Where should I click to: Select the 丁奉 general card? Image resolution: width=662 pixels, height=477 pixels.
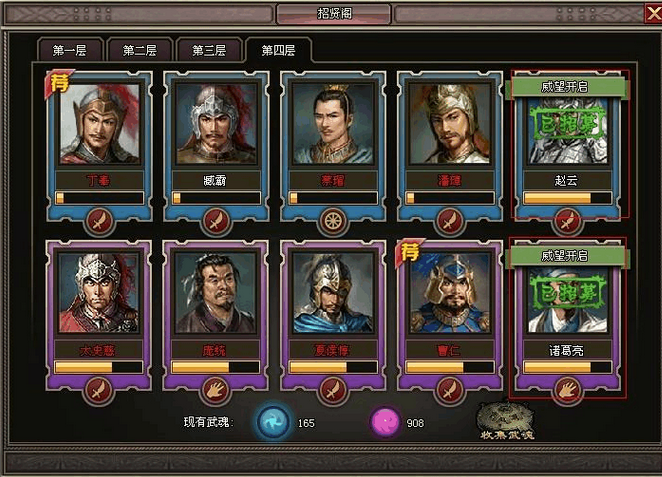click(99, 123)
